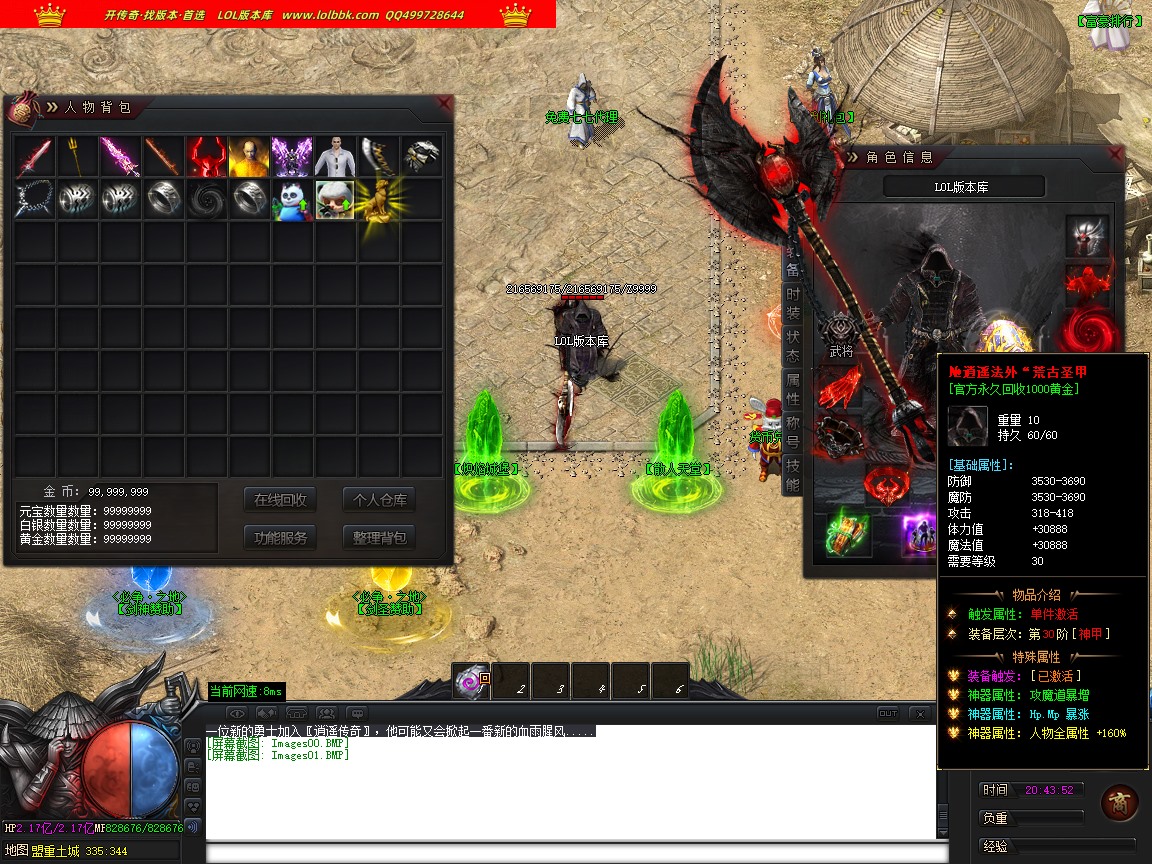Sort the bag with 整理背包

379,537
